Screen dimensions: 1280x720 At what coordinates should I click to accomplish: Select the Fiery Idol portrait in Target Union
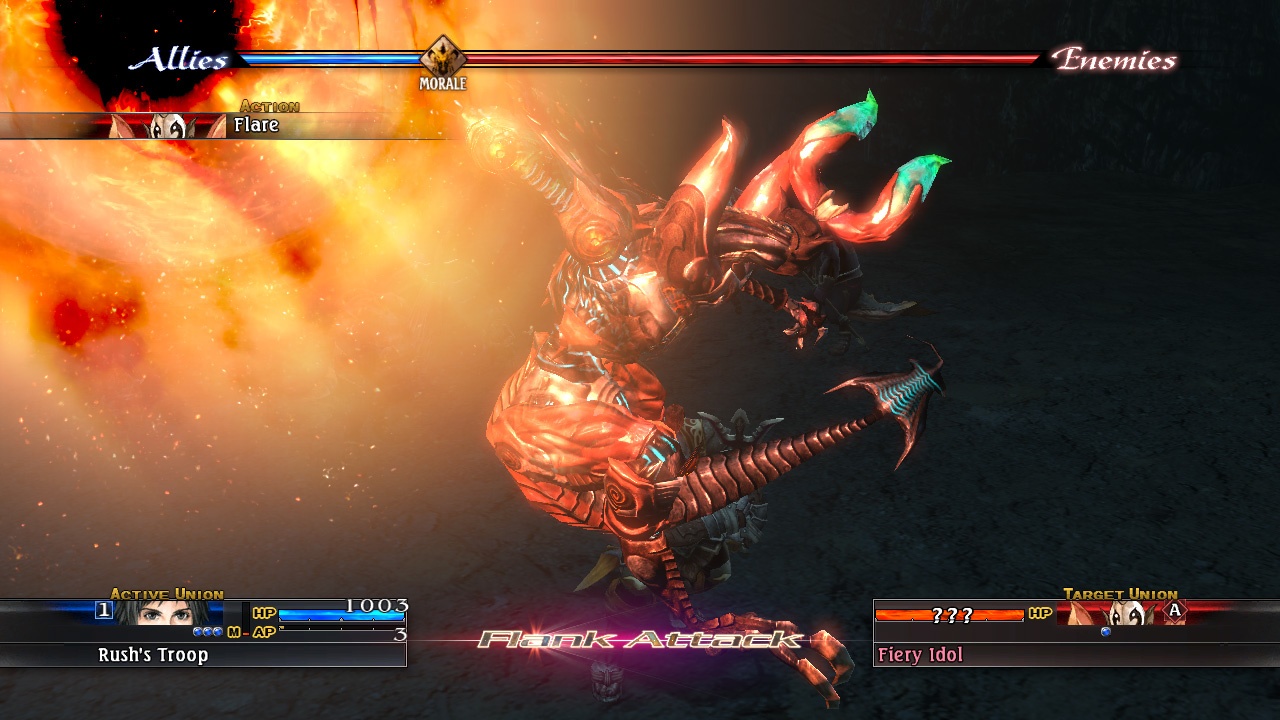pyautogui.click(x=1118, y=613)
